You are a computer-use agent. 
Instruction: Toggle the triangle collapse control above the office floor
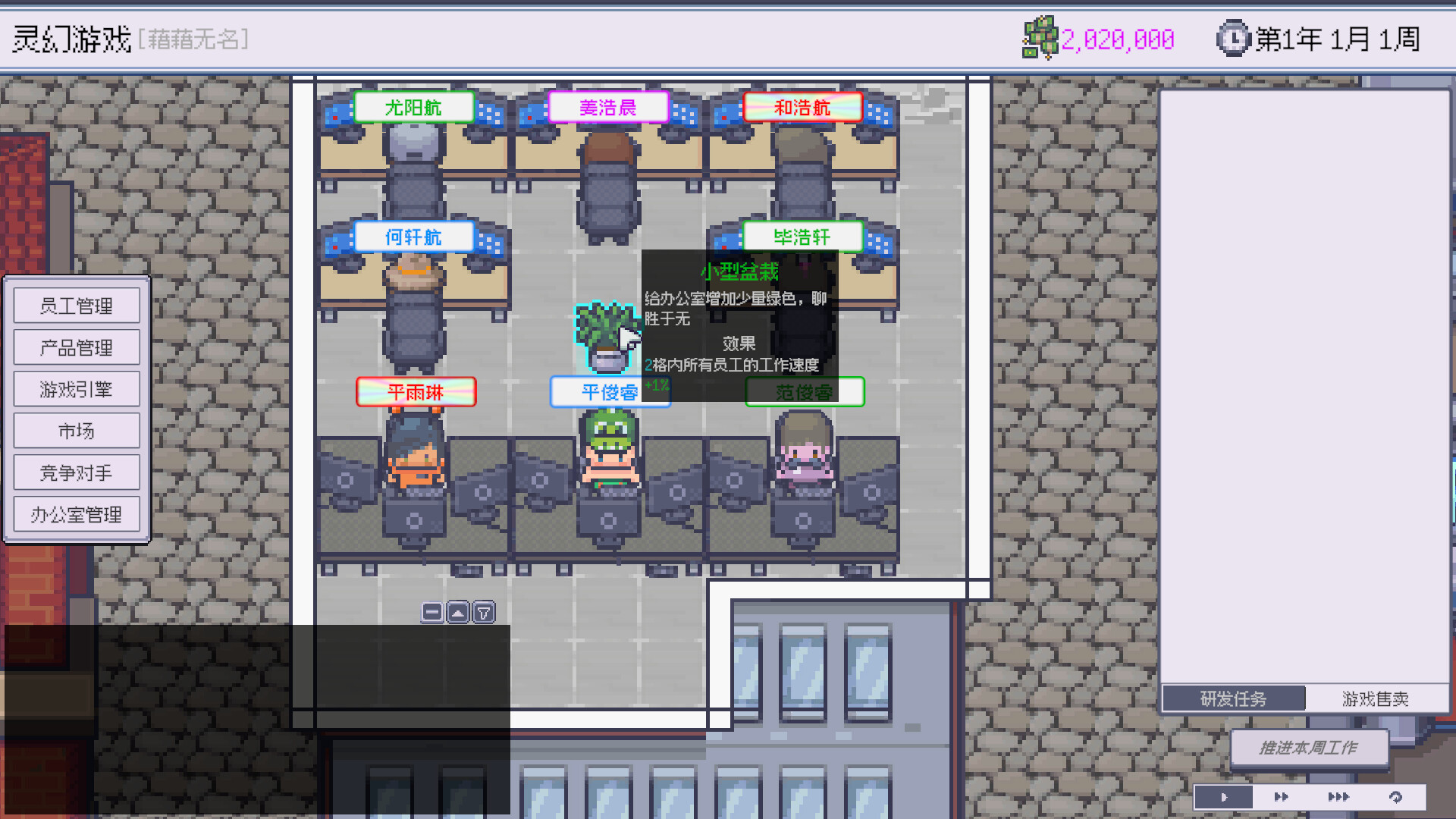tap(457, 612)
